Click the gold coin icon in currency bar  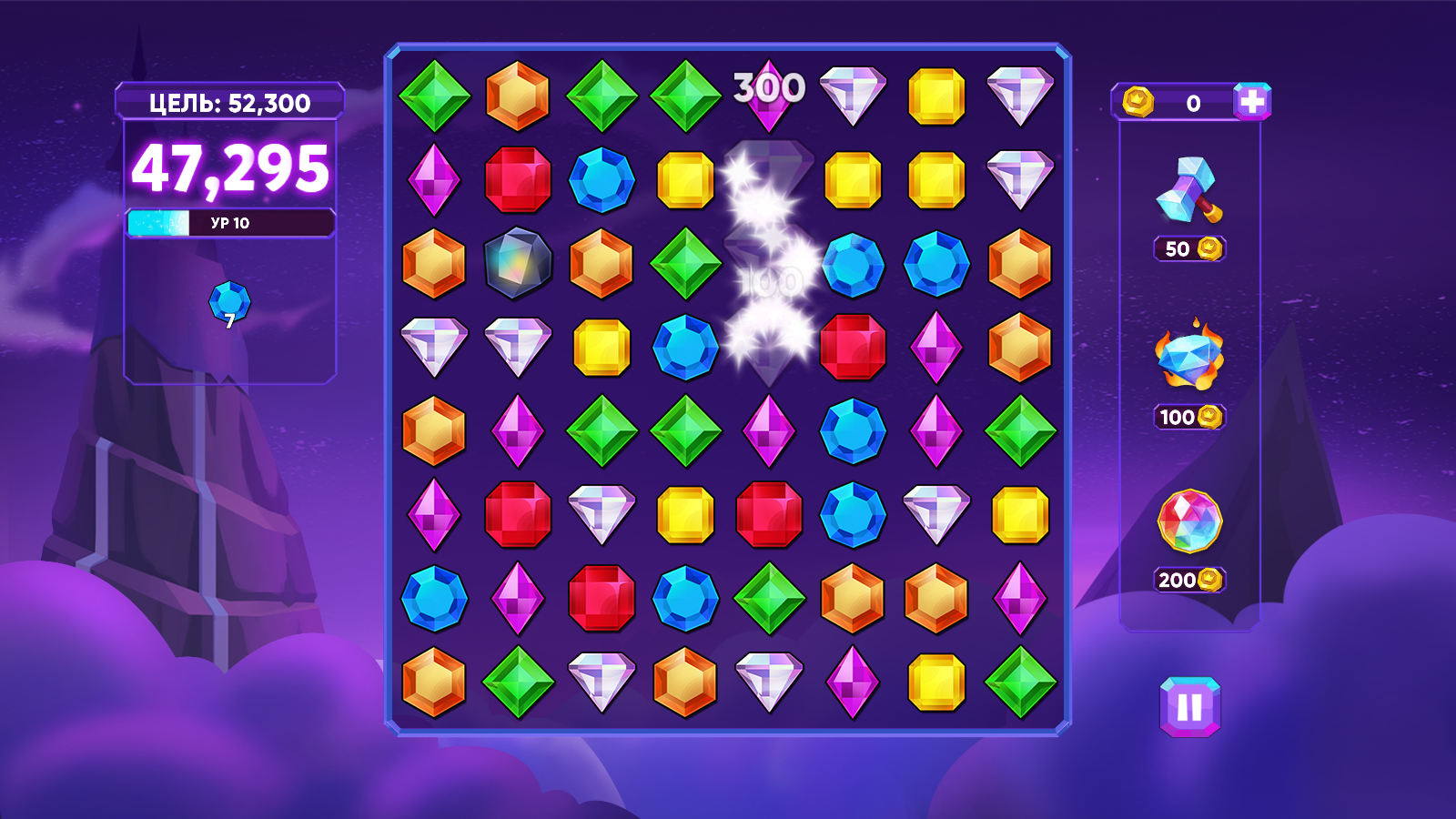pyautogui.click(x=1139, y=104)
